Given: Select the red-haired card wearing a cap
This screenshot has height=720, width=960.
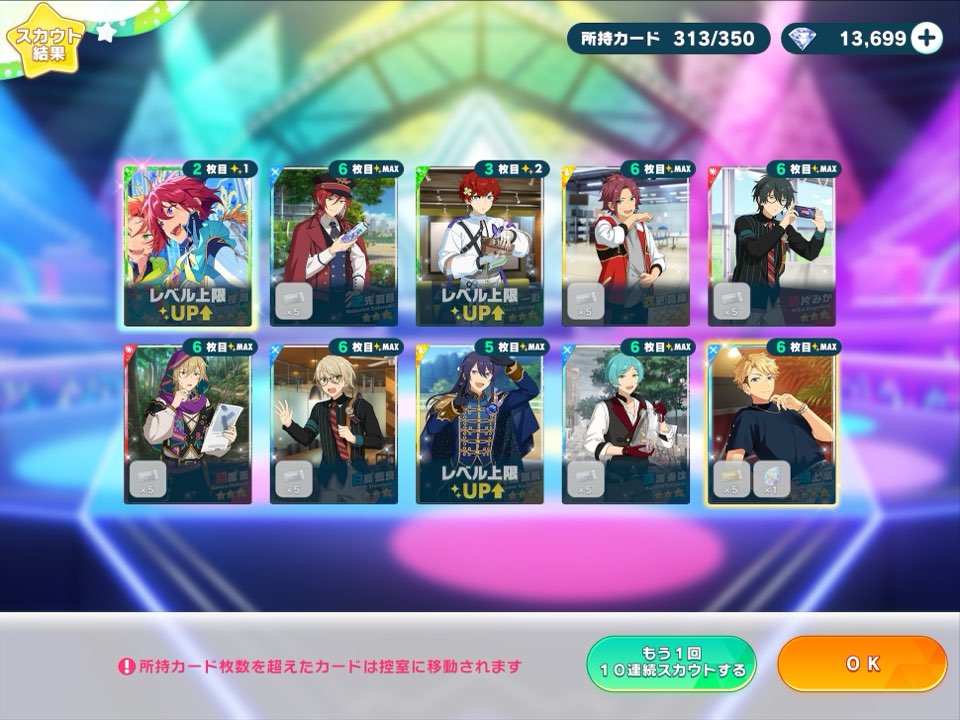Looking at the screenshot, I should click(x=333, y=245).
